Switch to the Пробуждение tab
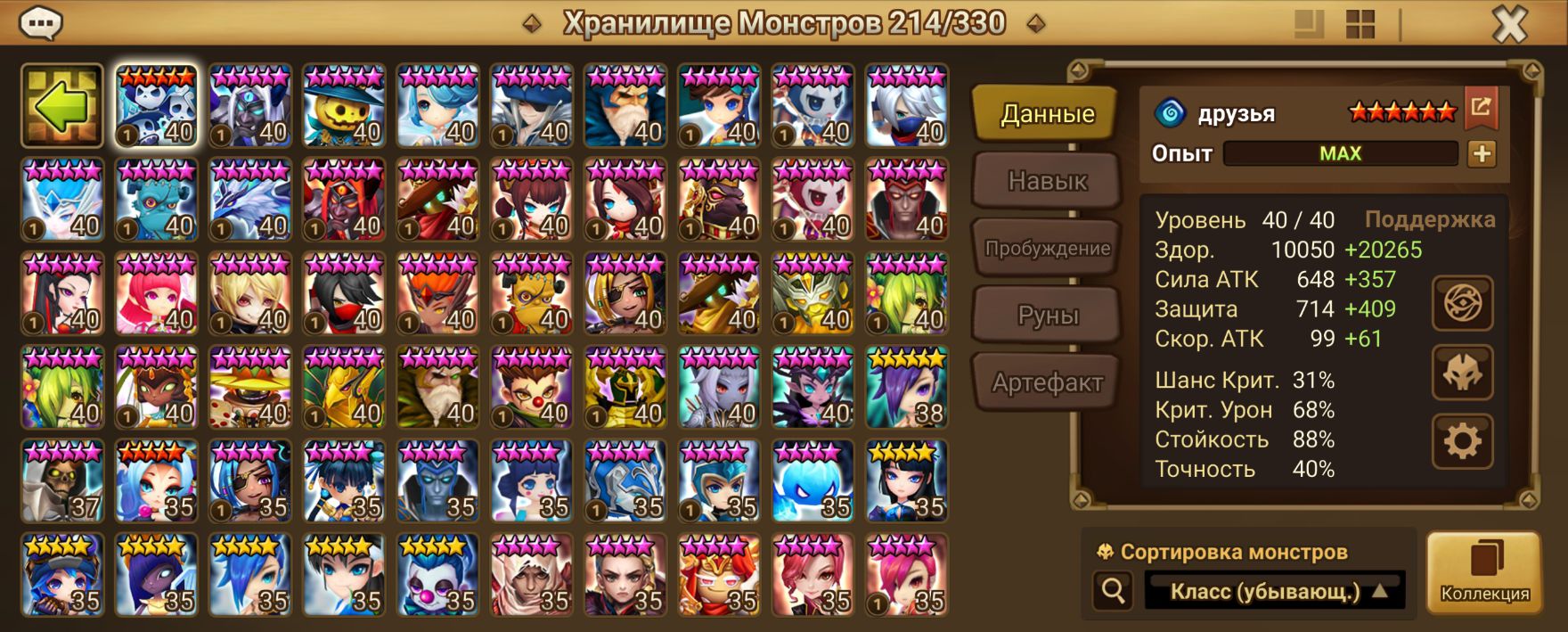This screenshot has height=632, width=1568. click(x=1047, y=248)
